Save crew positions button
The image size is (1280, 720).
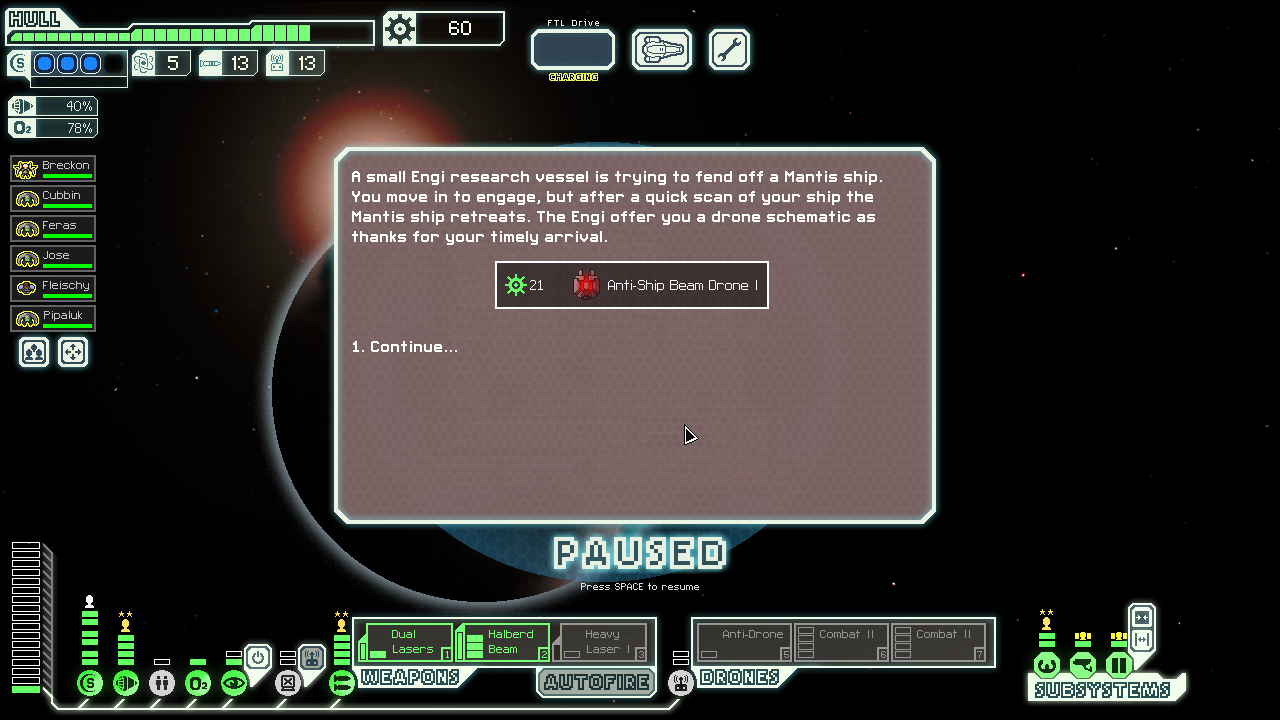point(34,352)
